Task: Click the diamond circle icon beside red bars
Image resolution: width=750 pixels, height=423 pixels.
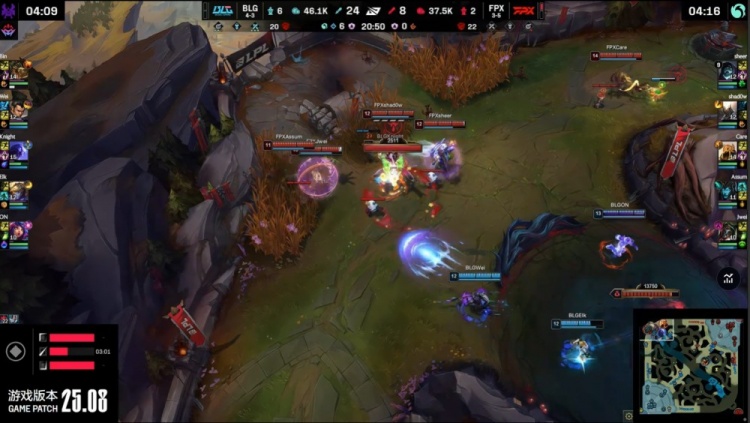Action: [16, 352]
